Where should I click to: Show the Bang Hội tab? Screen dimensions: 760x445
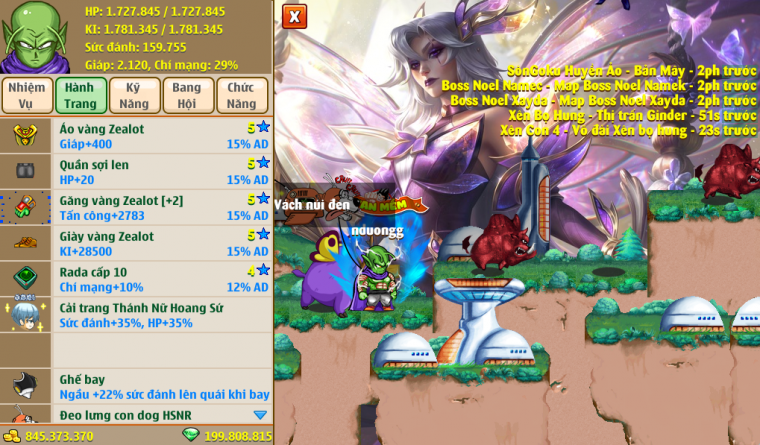pos(187,95)
